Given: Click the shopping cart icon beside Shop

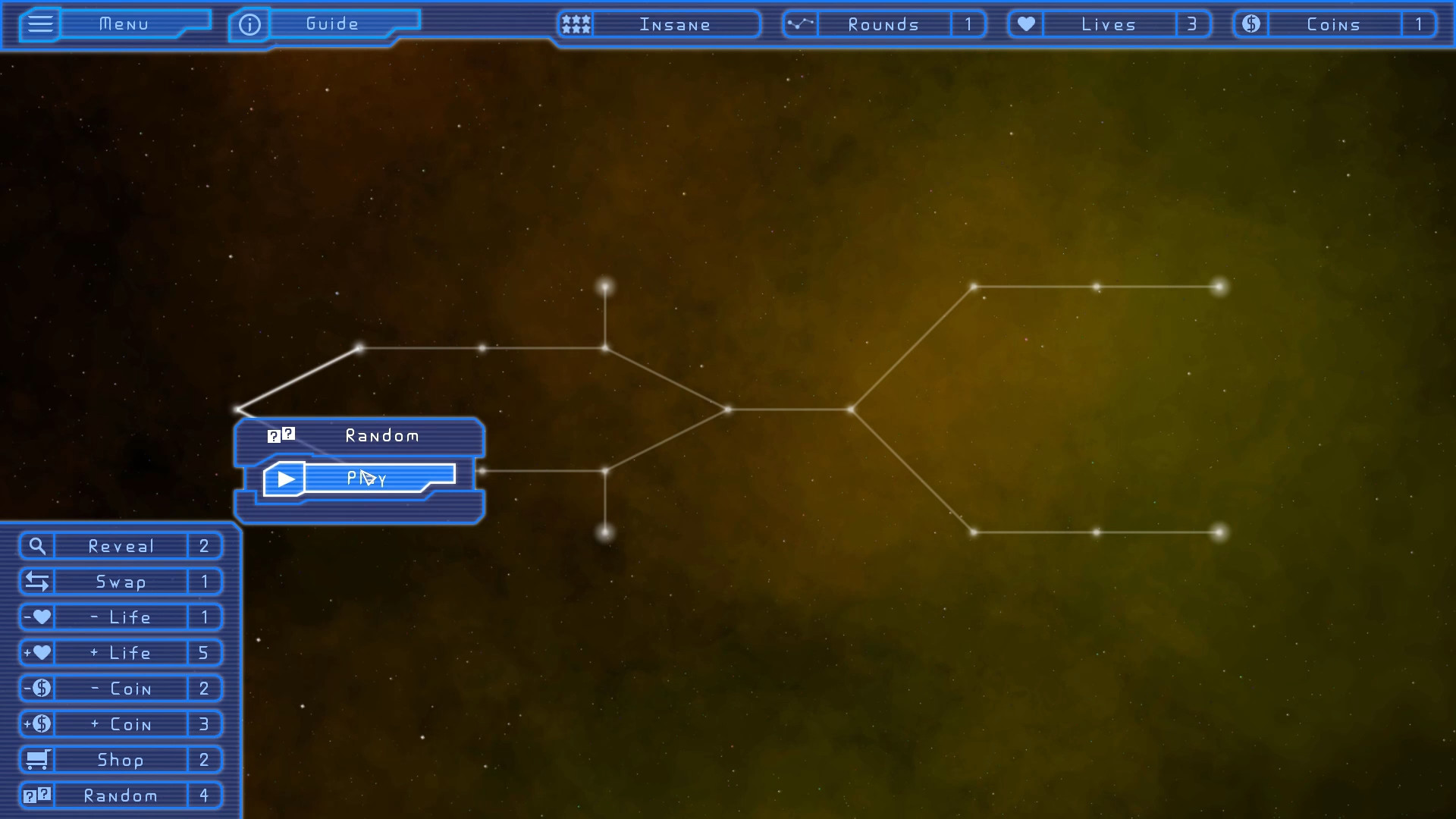Looking at the screenshot, I should [x=37, y=759].
